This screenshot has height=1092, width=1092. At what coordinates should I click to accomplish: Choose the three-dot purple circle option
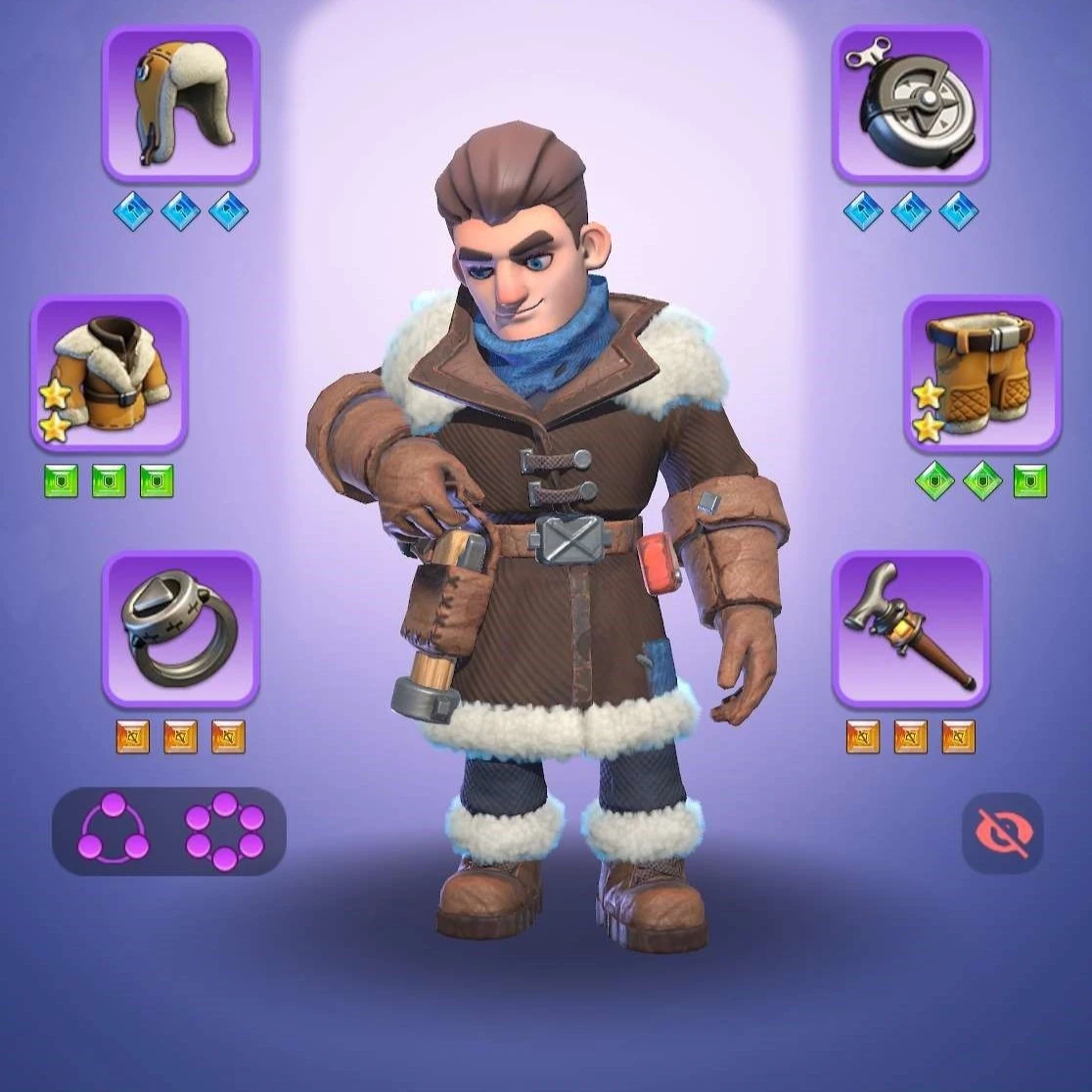coord(114,831)
